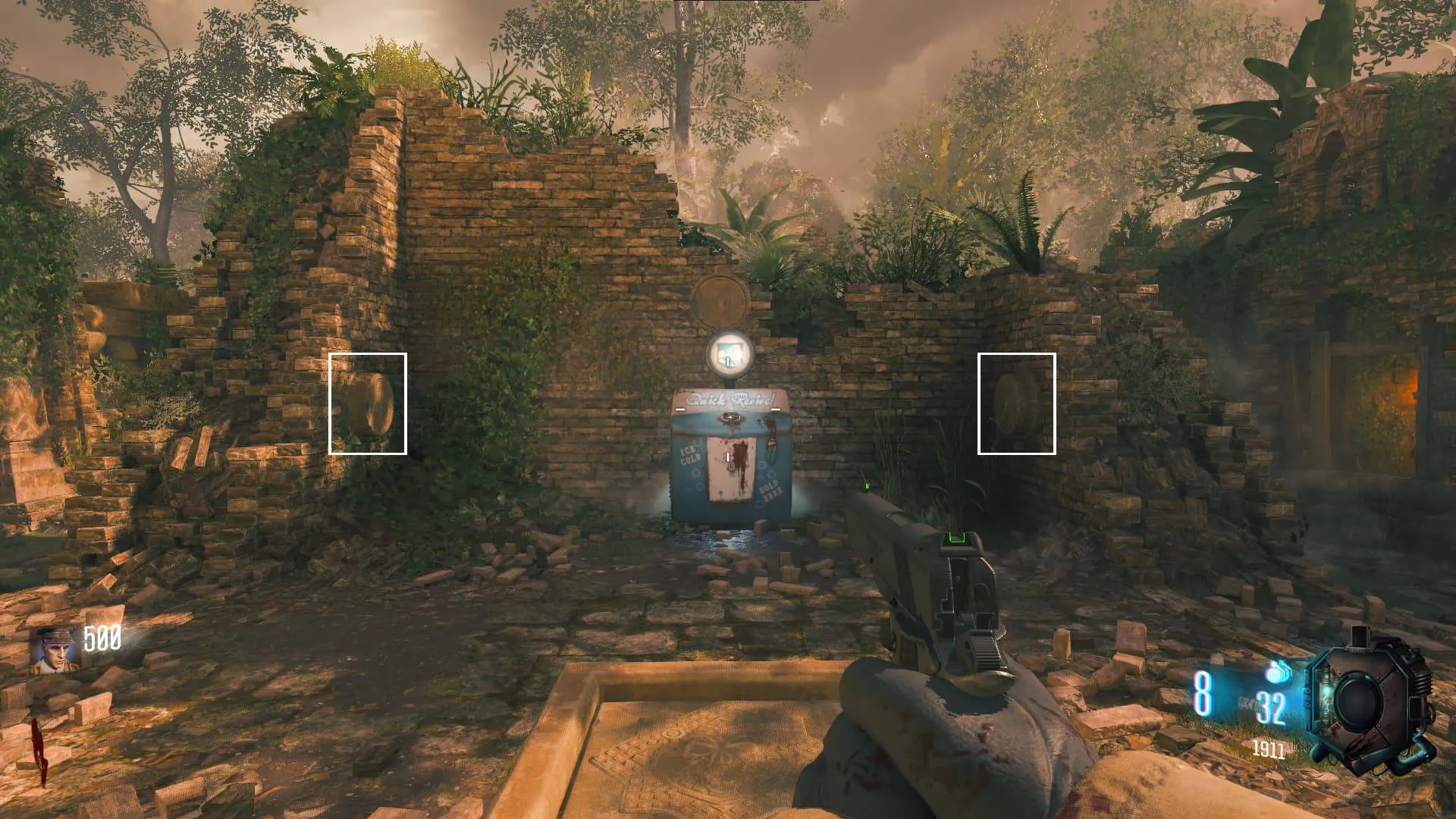Click the circular weapon gadget HUD widget
The height and width of the screenshot is (819, 1456).
pyautogui.click(x=1369, y=703)
